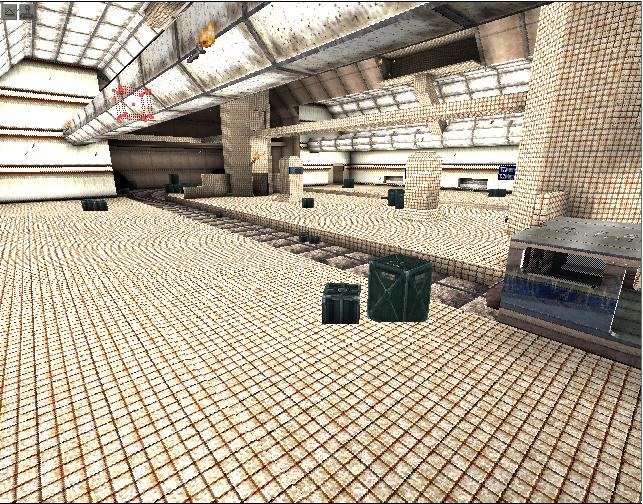Click the joystick-shaped icon button

coord(27,12)
